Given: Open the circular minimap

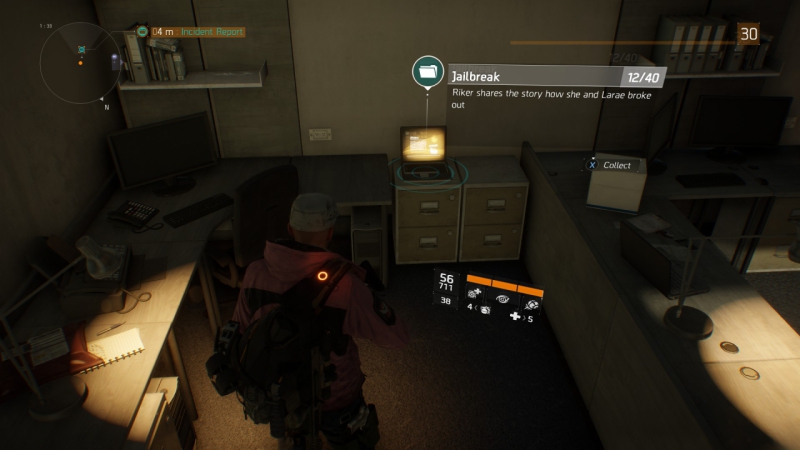Looking at the screenshot, I should pos(80,63).
